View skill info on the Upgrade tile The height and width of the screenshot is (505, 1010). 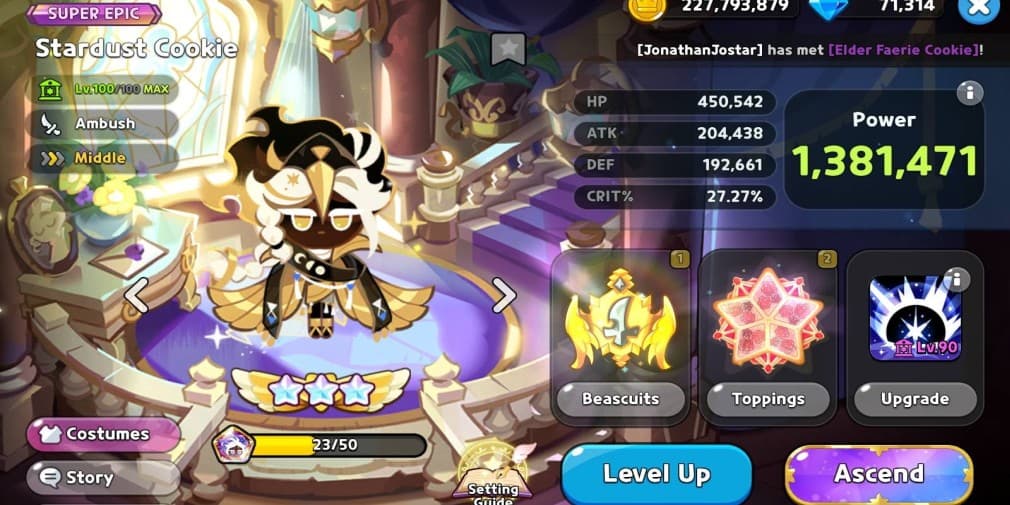coord(957,279)
